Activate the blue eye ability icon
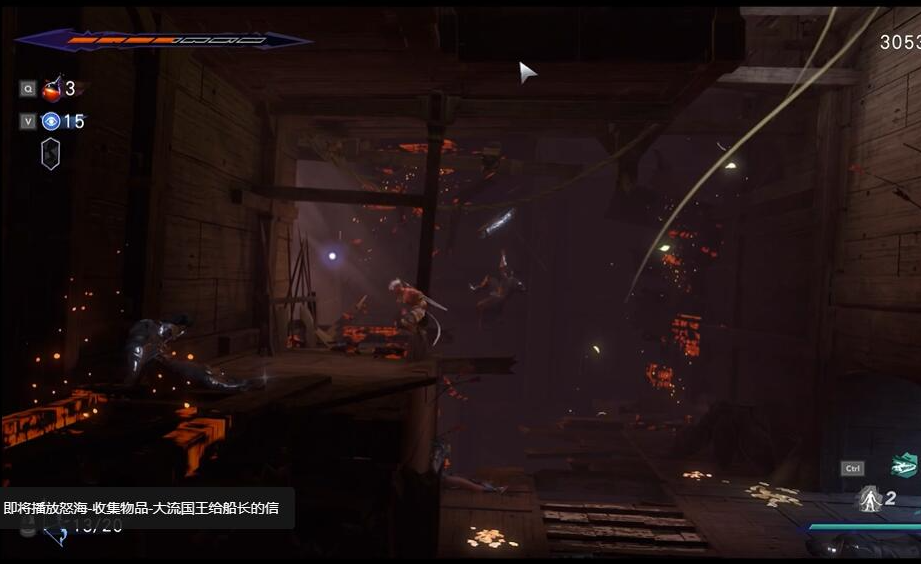This screenshot has height=564, width=921. click(51, 122)
